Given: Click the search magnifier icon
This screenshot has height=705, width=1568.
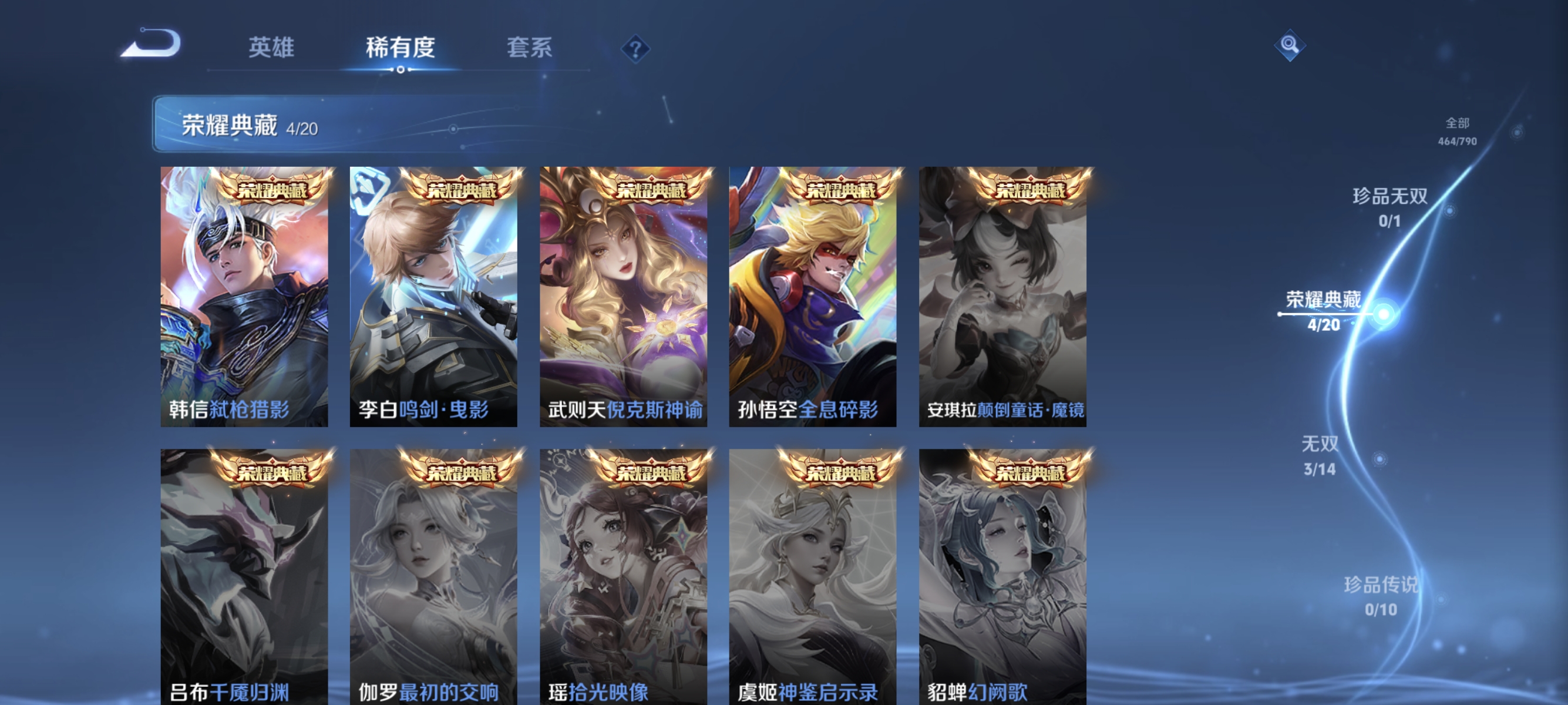Looking at the screenshot, I should coord(1290,45).
